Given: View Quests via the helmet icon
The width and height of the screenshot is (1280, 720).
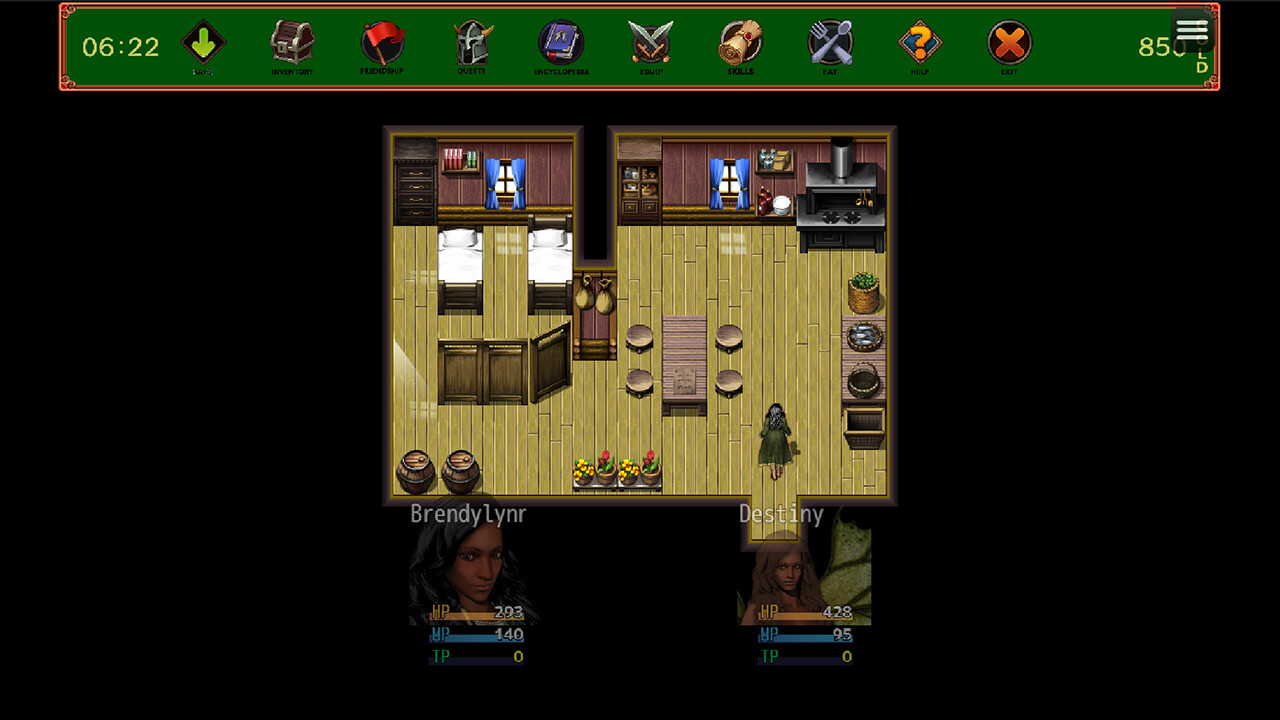Looking at the screenshot, I should point(470,44).
